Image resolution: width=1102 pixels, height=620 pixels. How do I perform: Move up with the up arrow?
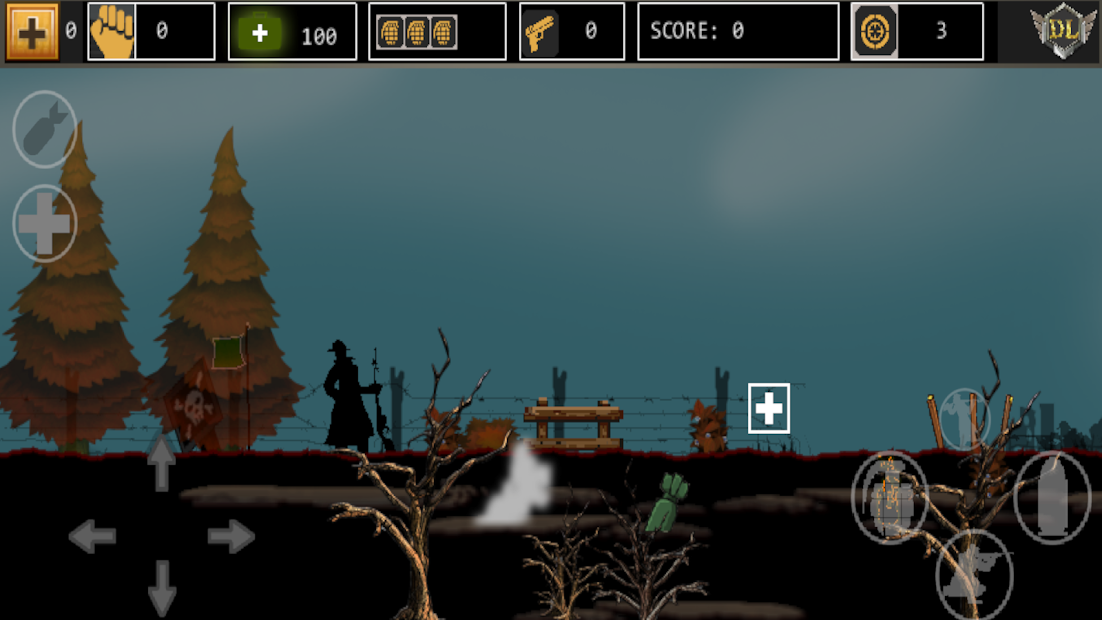(x=162, y=464)
